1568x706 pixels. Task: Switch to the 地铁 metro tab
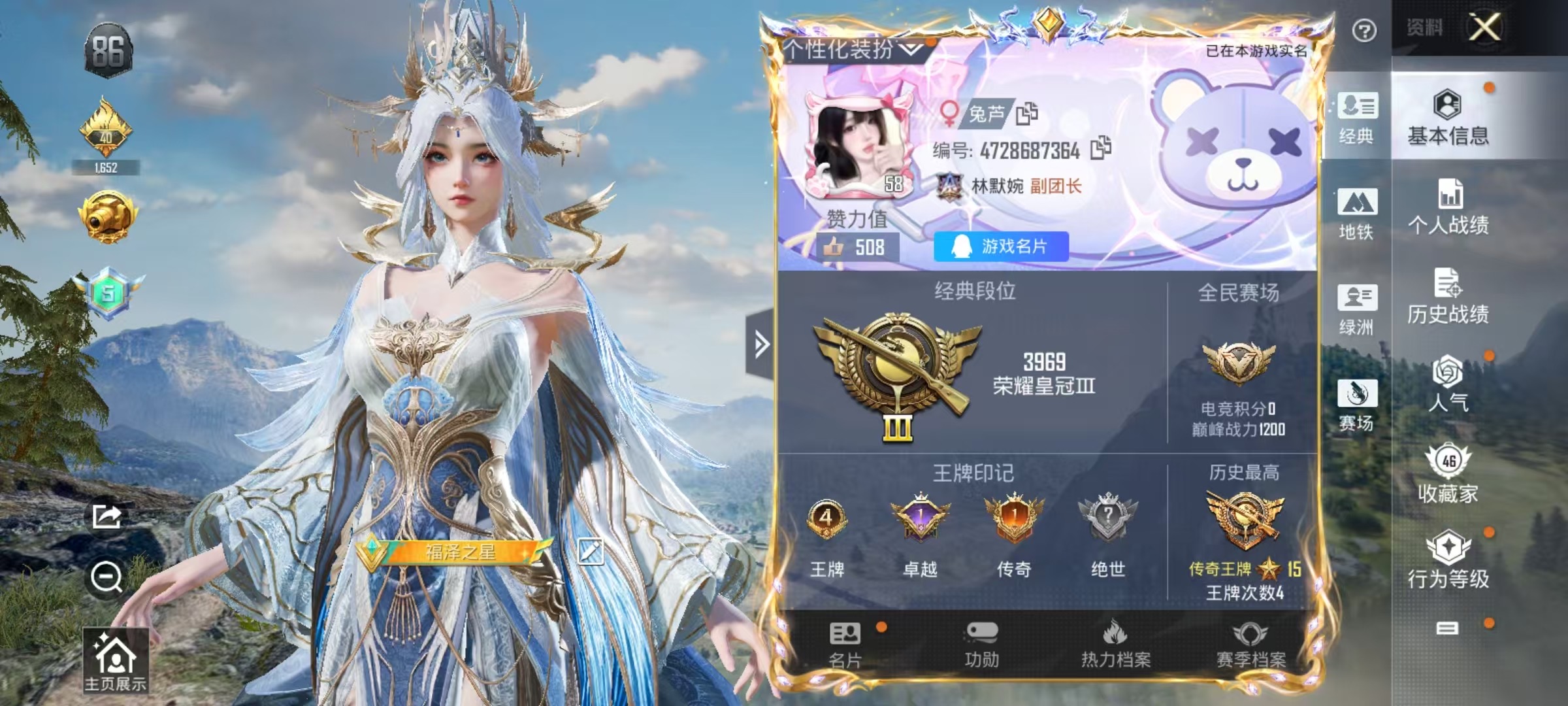(1357, 214)
